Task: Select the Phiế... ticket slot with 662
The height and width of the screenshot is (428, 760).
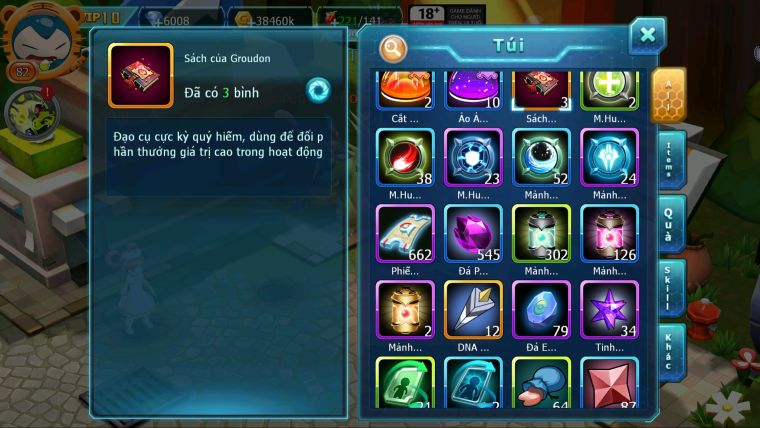Action: 405,234
